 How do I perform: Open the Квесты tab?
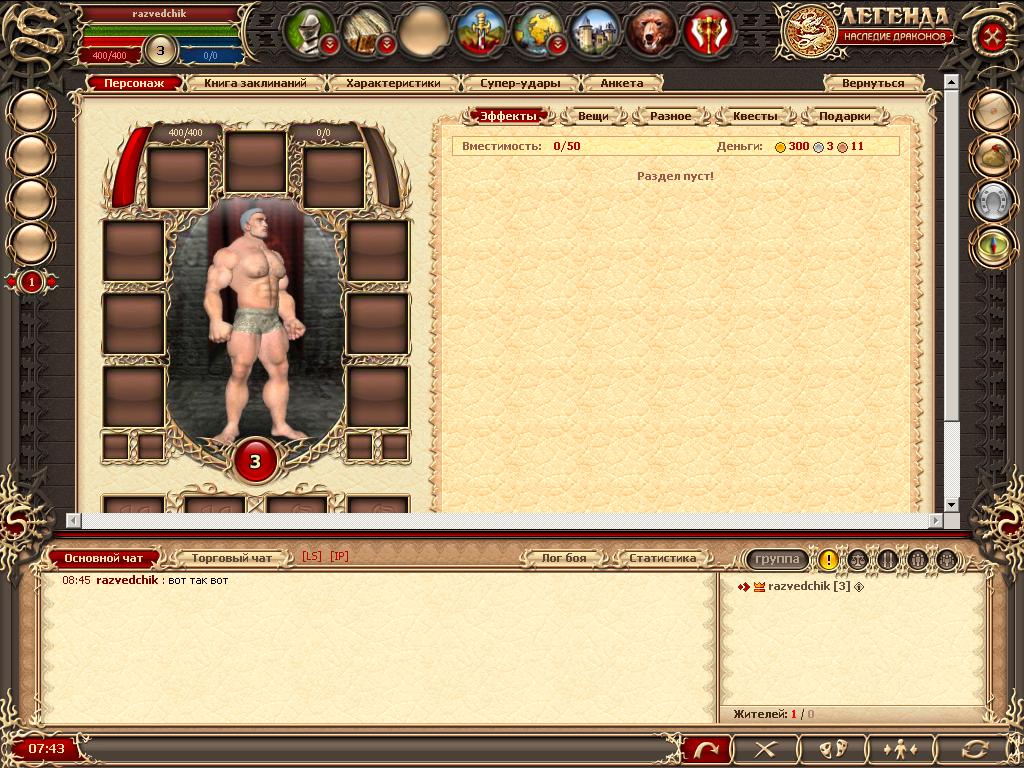coord(755,116)
